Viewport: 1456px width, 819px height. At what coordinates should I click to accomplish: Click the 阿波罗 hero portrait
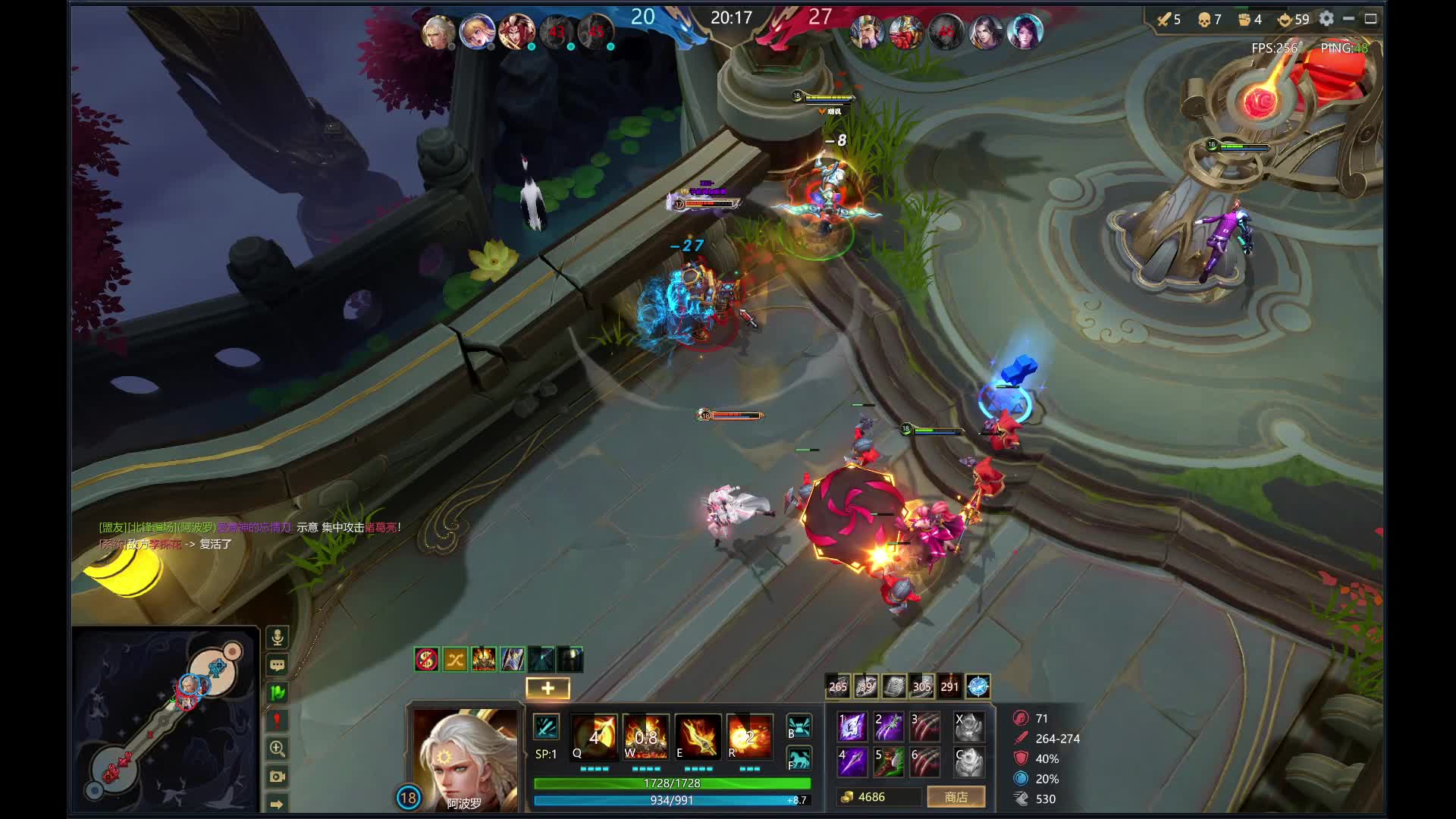(464, 758)
